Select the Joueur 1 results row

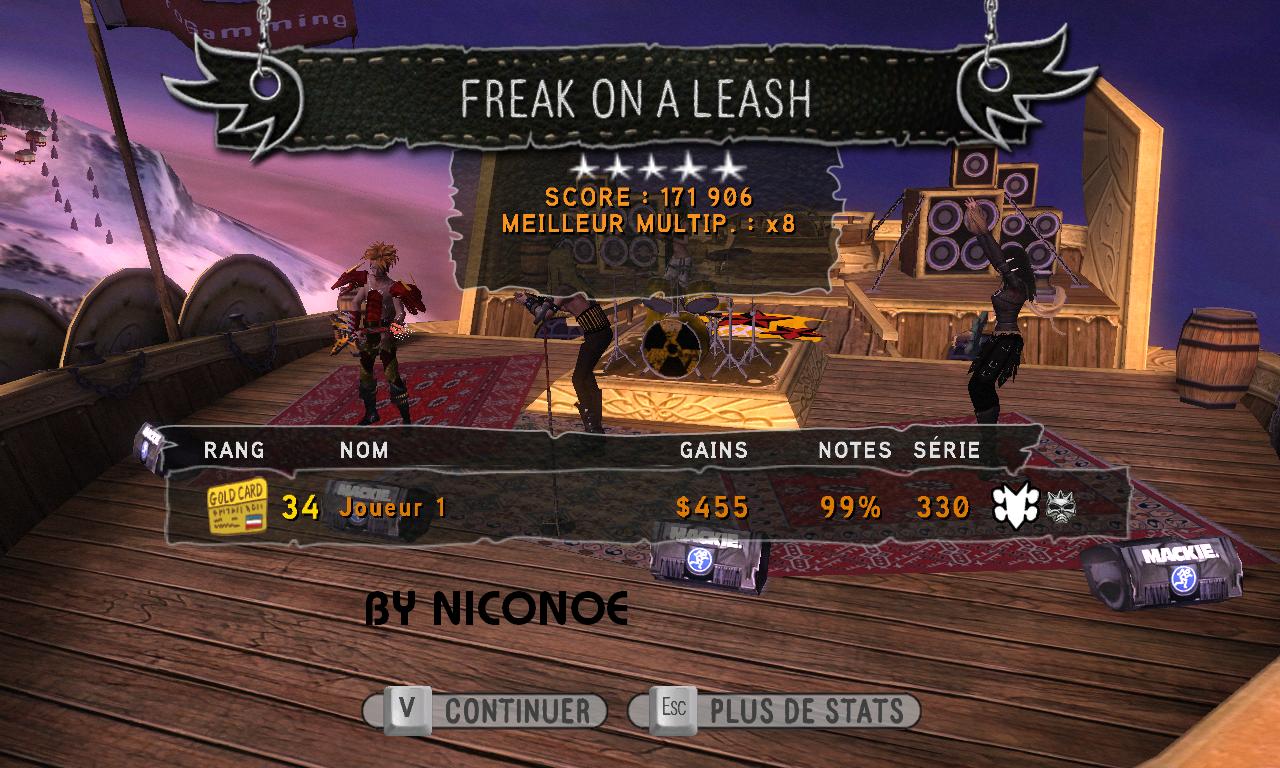640,507
